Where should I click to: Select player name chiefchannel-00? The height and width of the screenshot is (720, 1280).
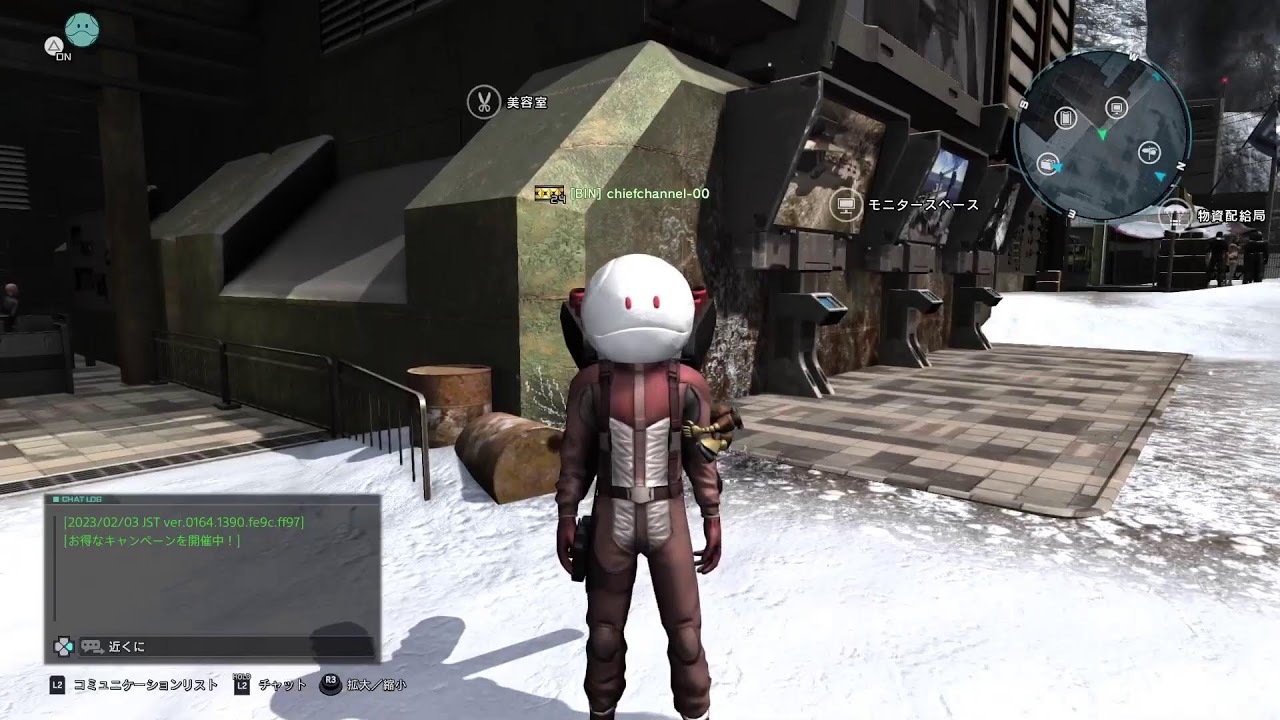[657, 193]
